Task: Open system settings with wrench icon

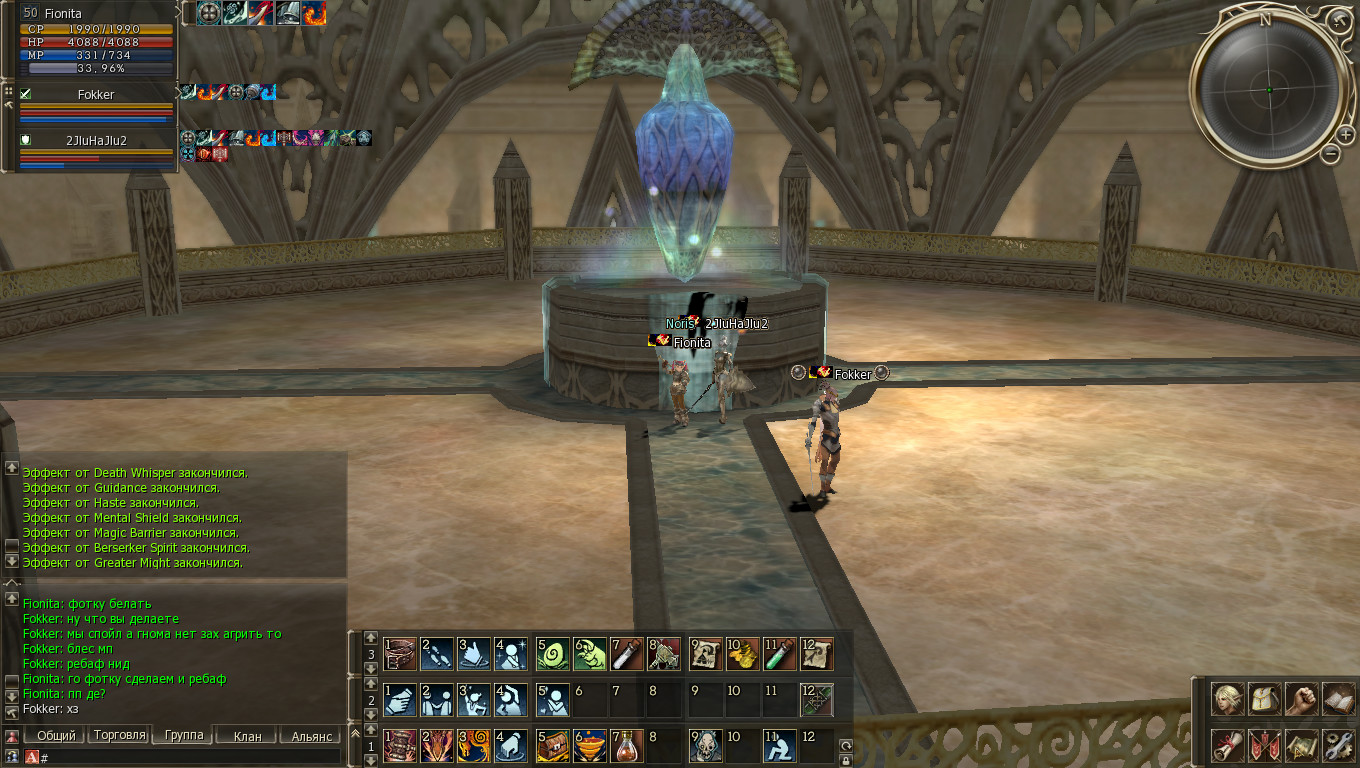Action: click(x=1338, y=745)
